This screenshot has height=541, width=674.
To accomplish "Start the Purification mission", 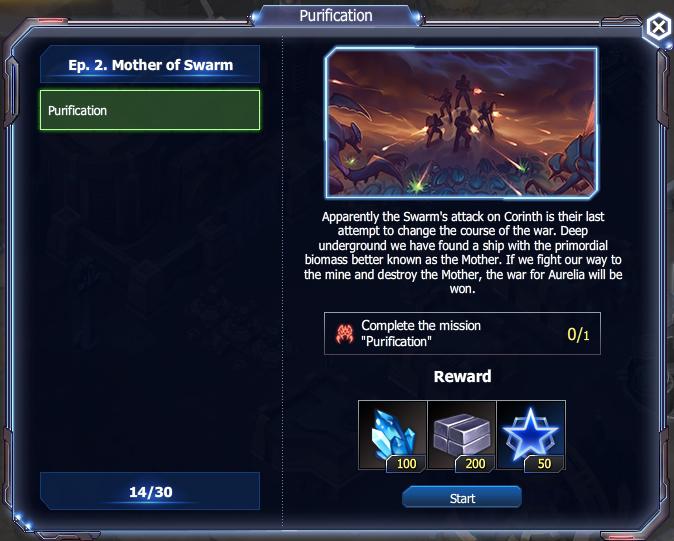I will [x=462, y=497].
